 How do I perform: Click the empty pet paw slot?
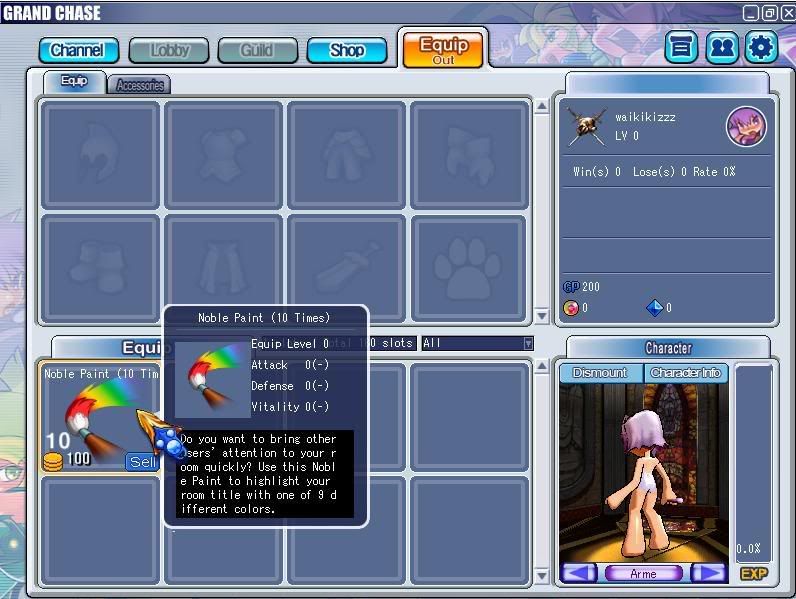[x=469, y=268]
